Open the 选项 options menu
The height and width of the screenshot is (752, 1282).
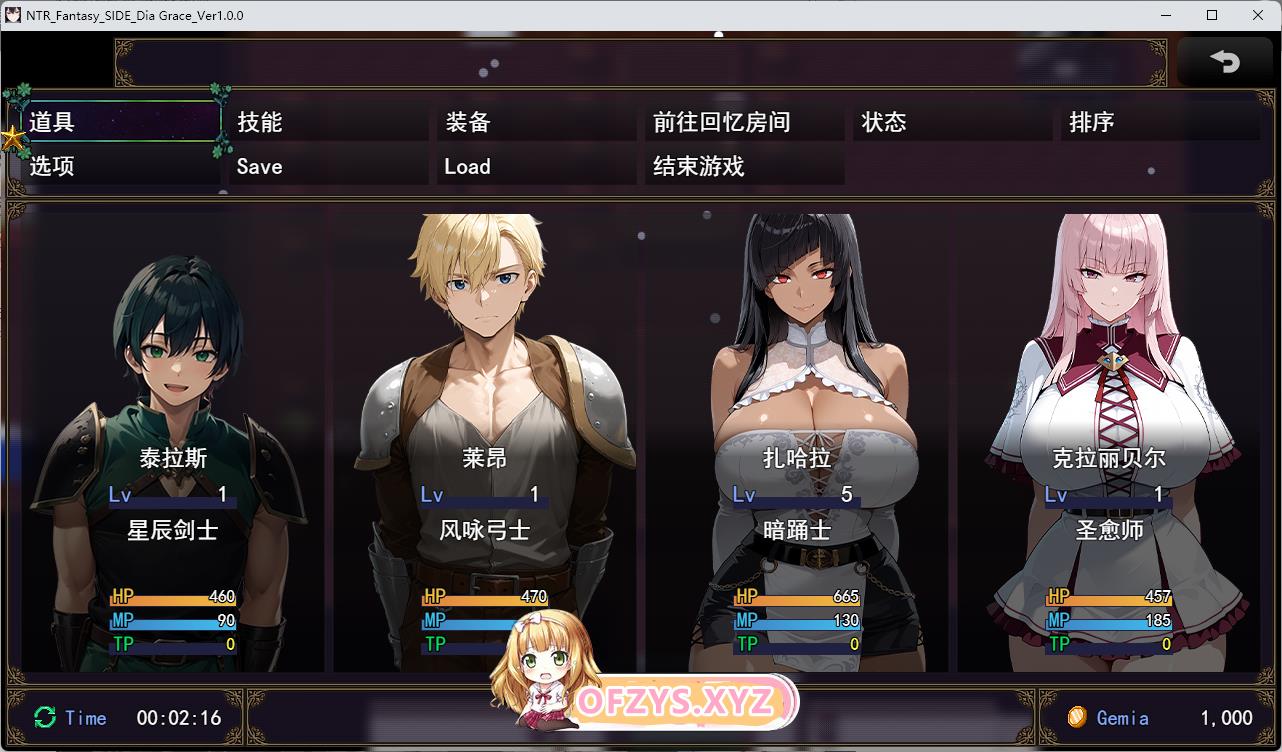point(120,166)
